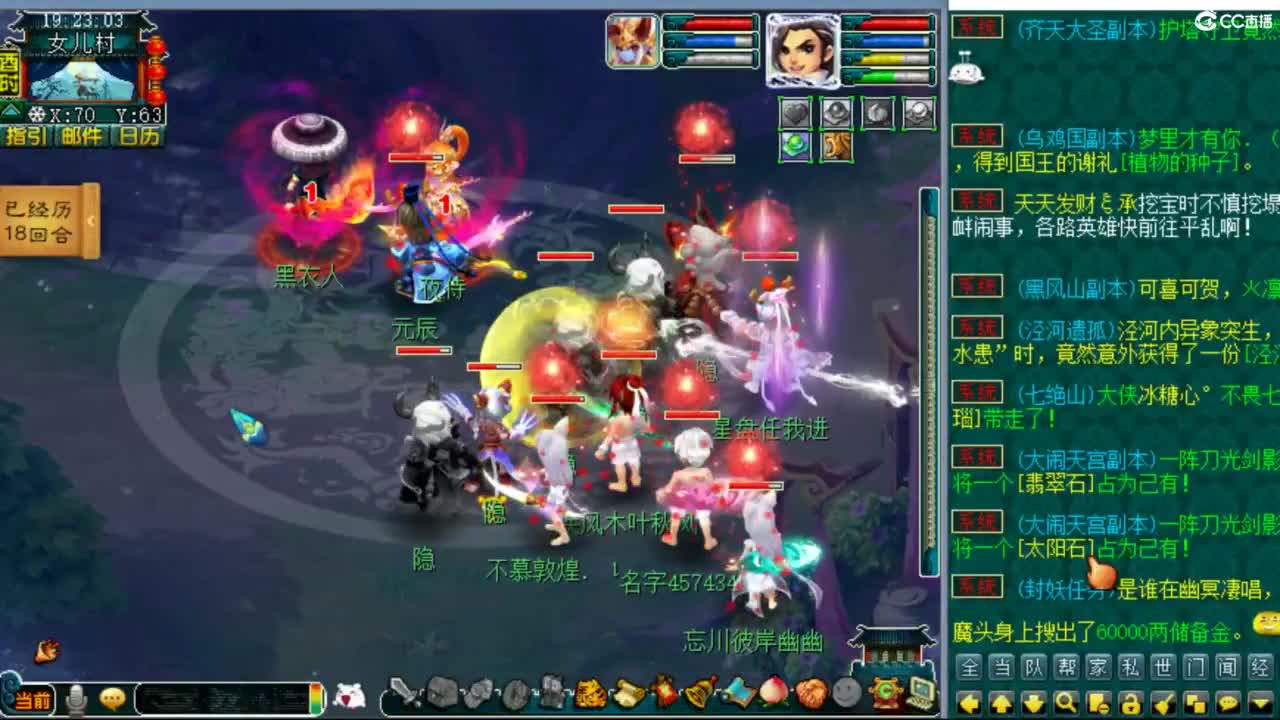This screenshot has height=720, width=1280.
Task: Toggle the yellow lock icon in the chat panel
Action: pyautogui.click(x=1133, y=701)
